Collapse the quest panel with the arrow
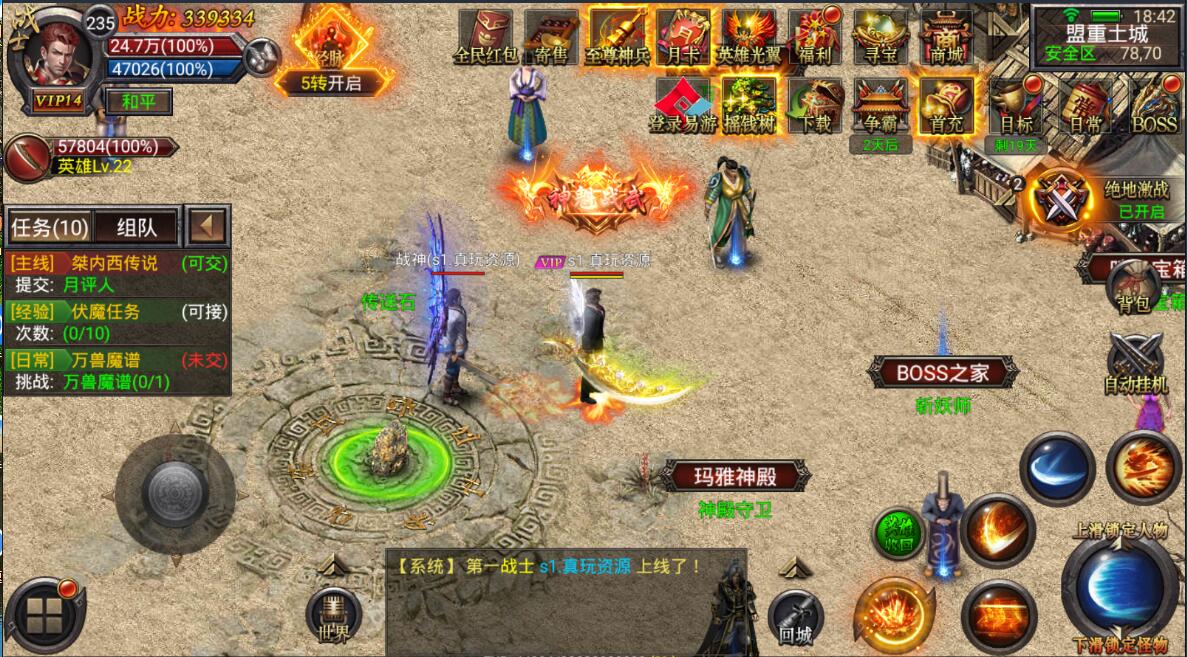 [209, 226]
